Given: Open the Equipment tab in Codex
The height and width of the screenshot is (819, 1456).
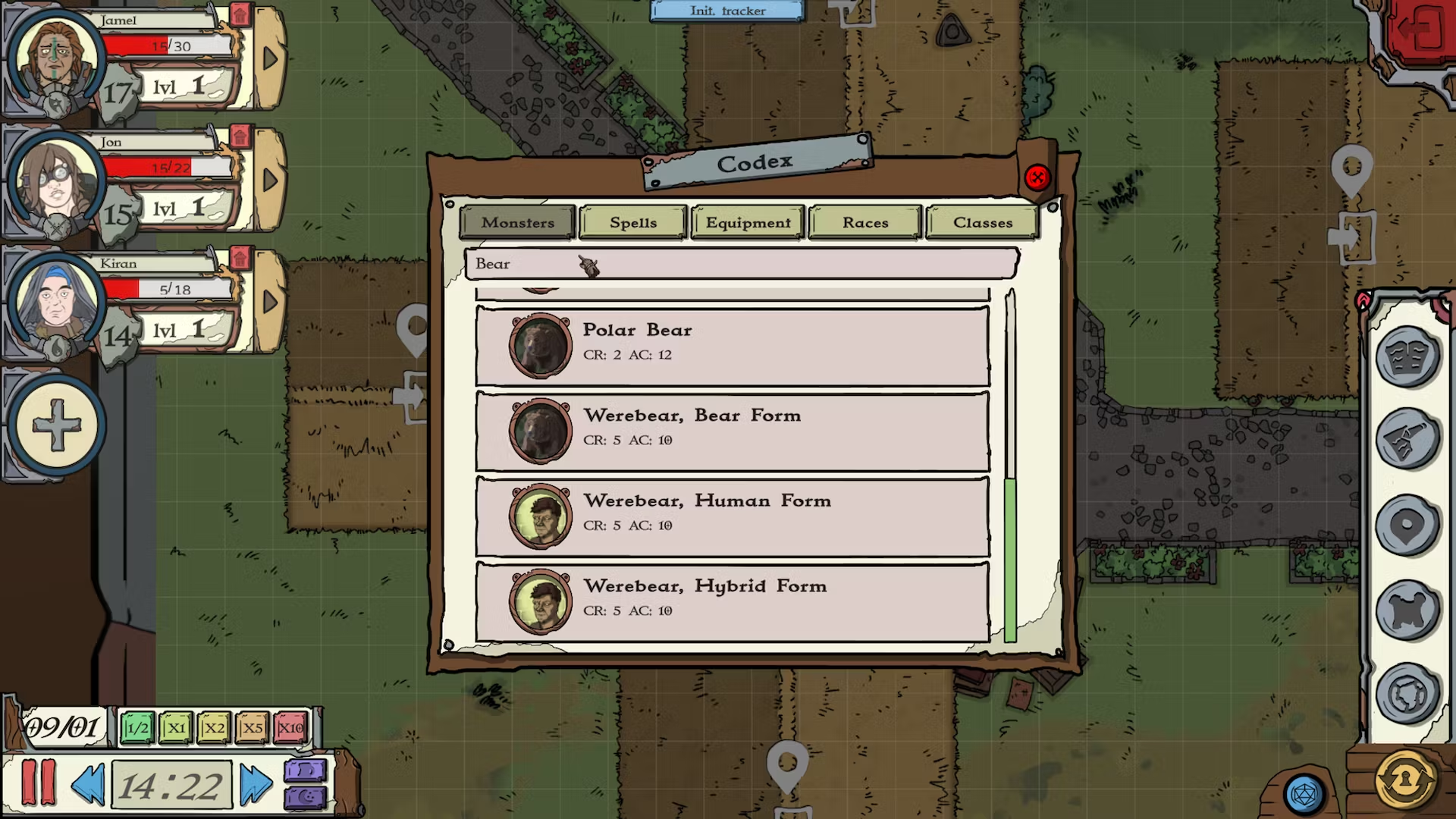Looking at the screenshot, I should coord(747,222).
